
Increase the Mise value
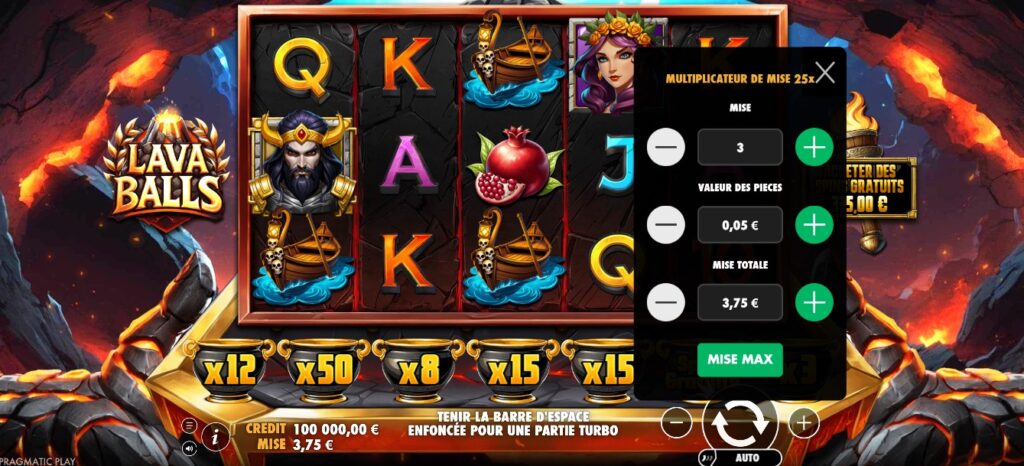(815, 148)
